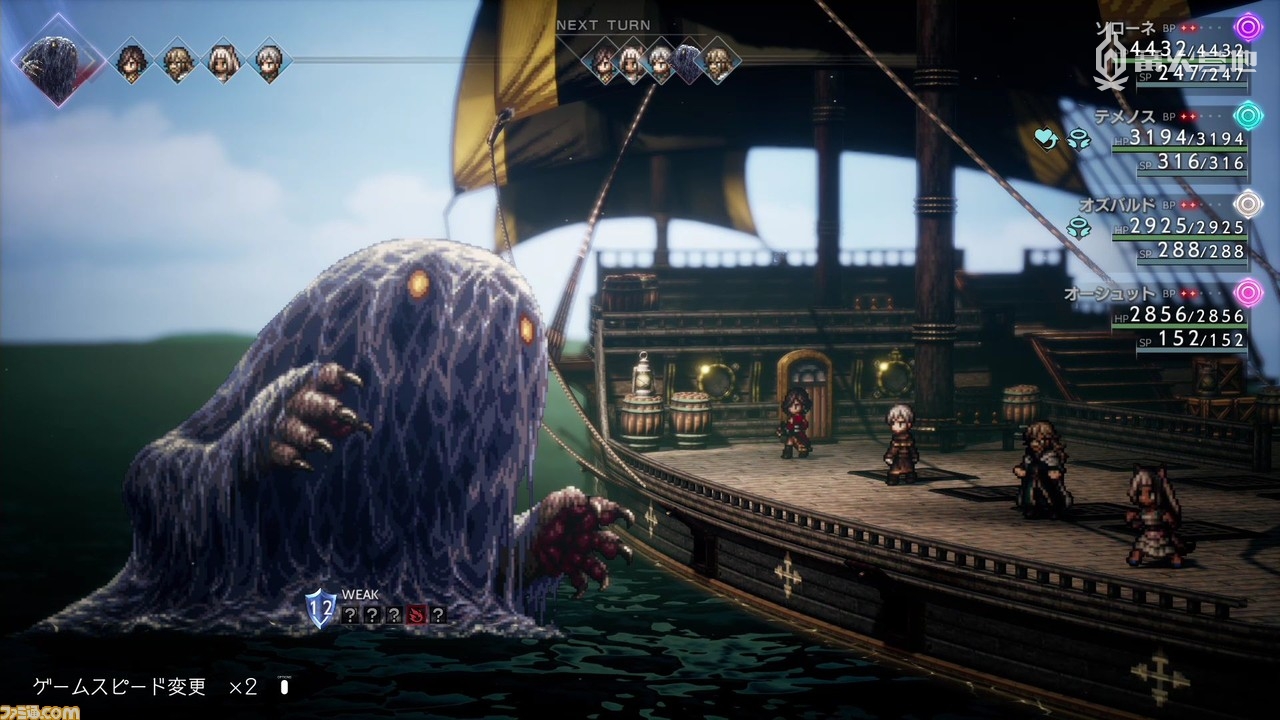This screenshot has width=1280, height=720.
Task: Activate オーシュット's pink latent power orb
Action: coord(1248,293)
